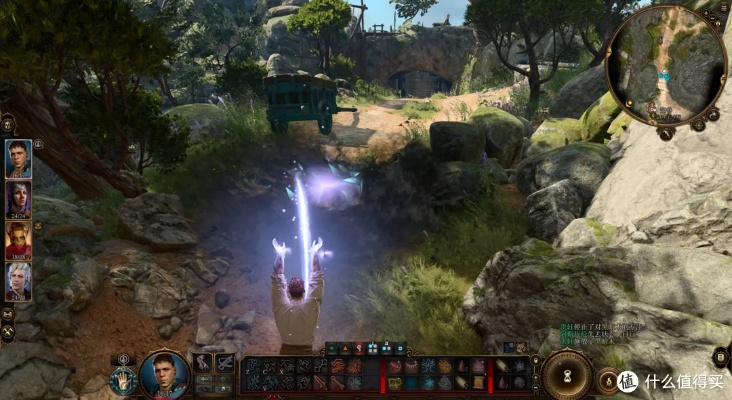Select the dark-haired purple party portrait
This screenshot has height=400, width=732.
click(x=18, y=199)
